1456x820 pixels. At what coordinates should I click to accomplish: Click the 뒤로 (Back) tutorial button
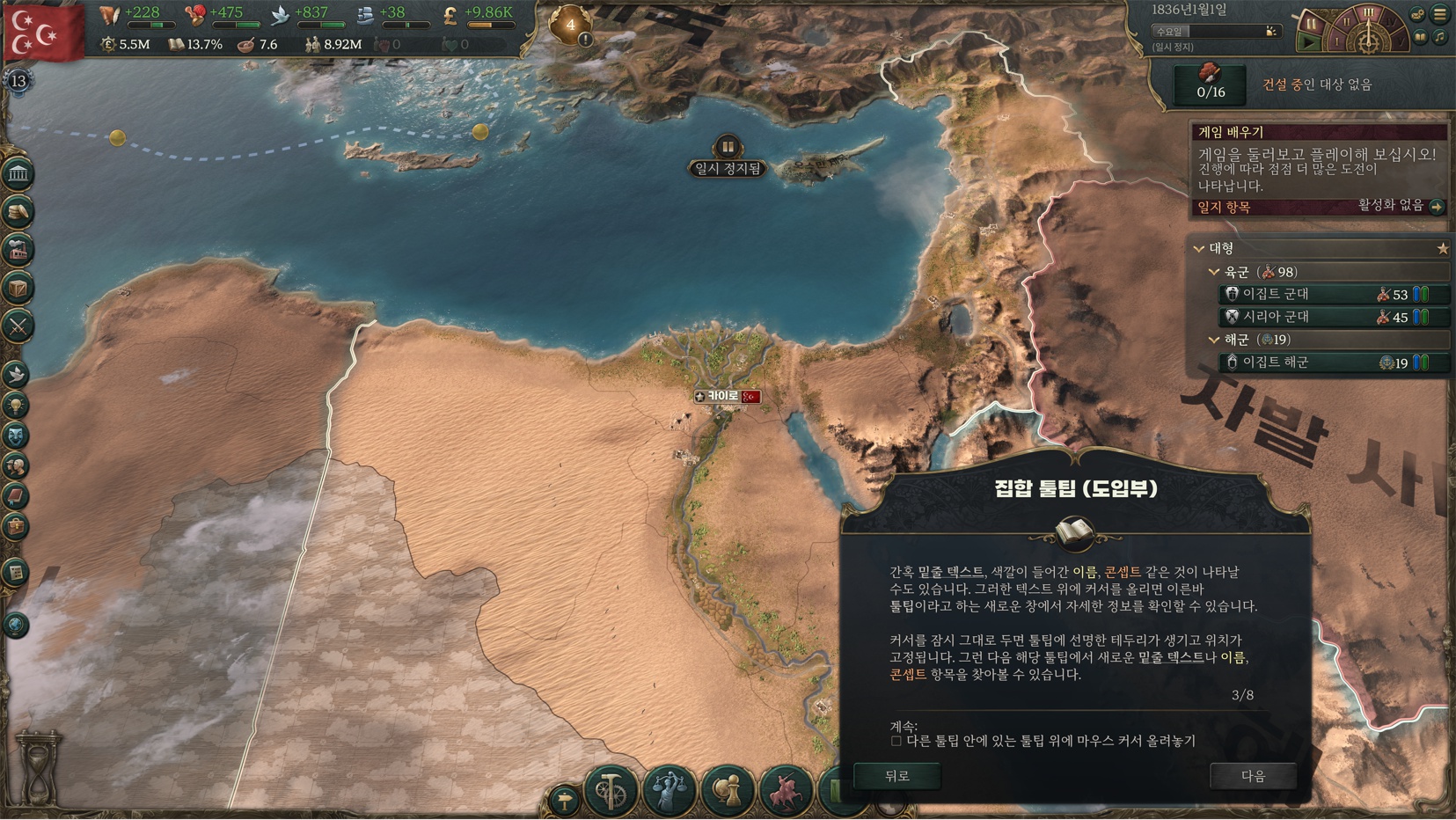pos(896,776)
